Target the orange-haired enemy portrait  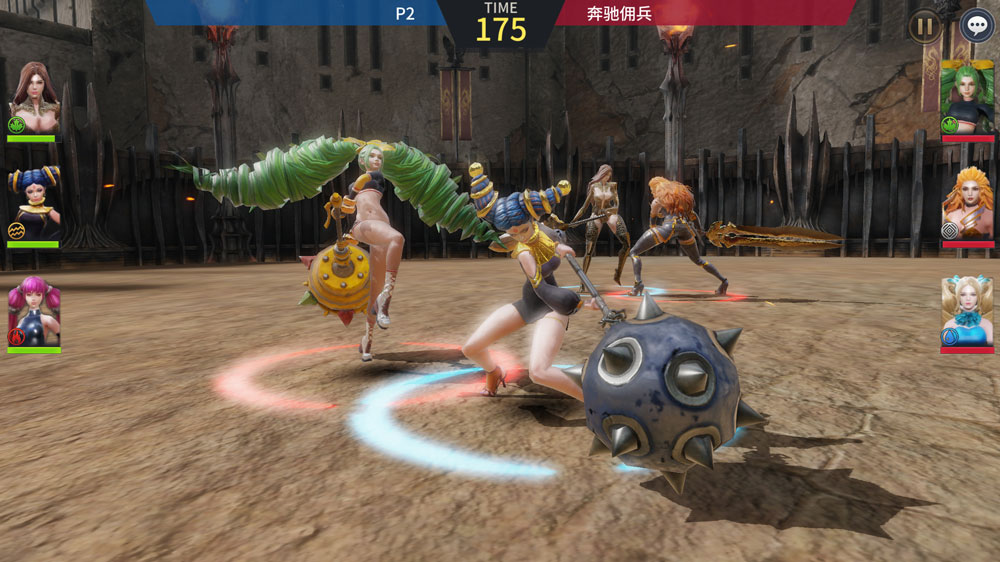click(967, 204)
